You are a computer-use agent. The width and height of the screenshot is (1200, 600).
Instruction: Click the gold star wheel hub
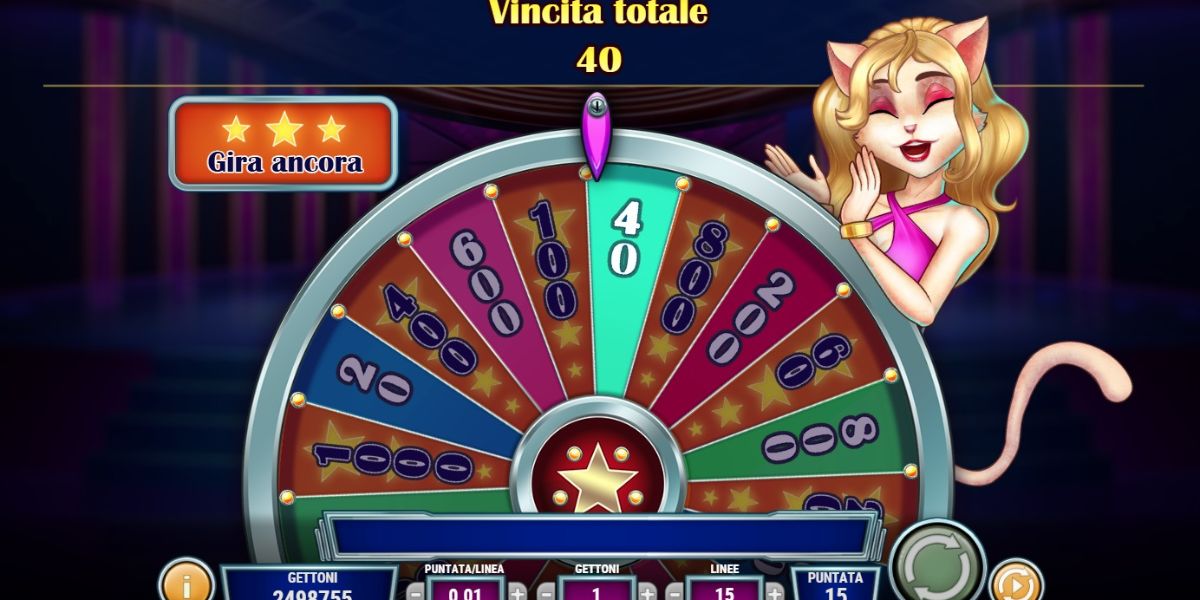coord(597,476)
